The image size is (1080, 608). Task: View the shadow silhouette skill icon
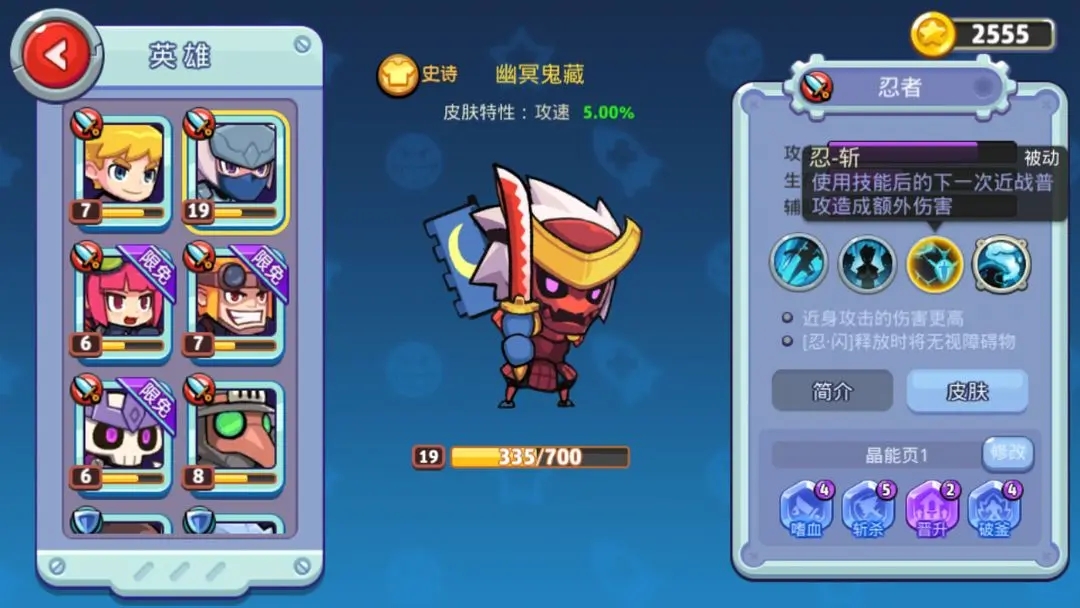[x=866, y=263]
